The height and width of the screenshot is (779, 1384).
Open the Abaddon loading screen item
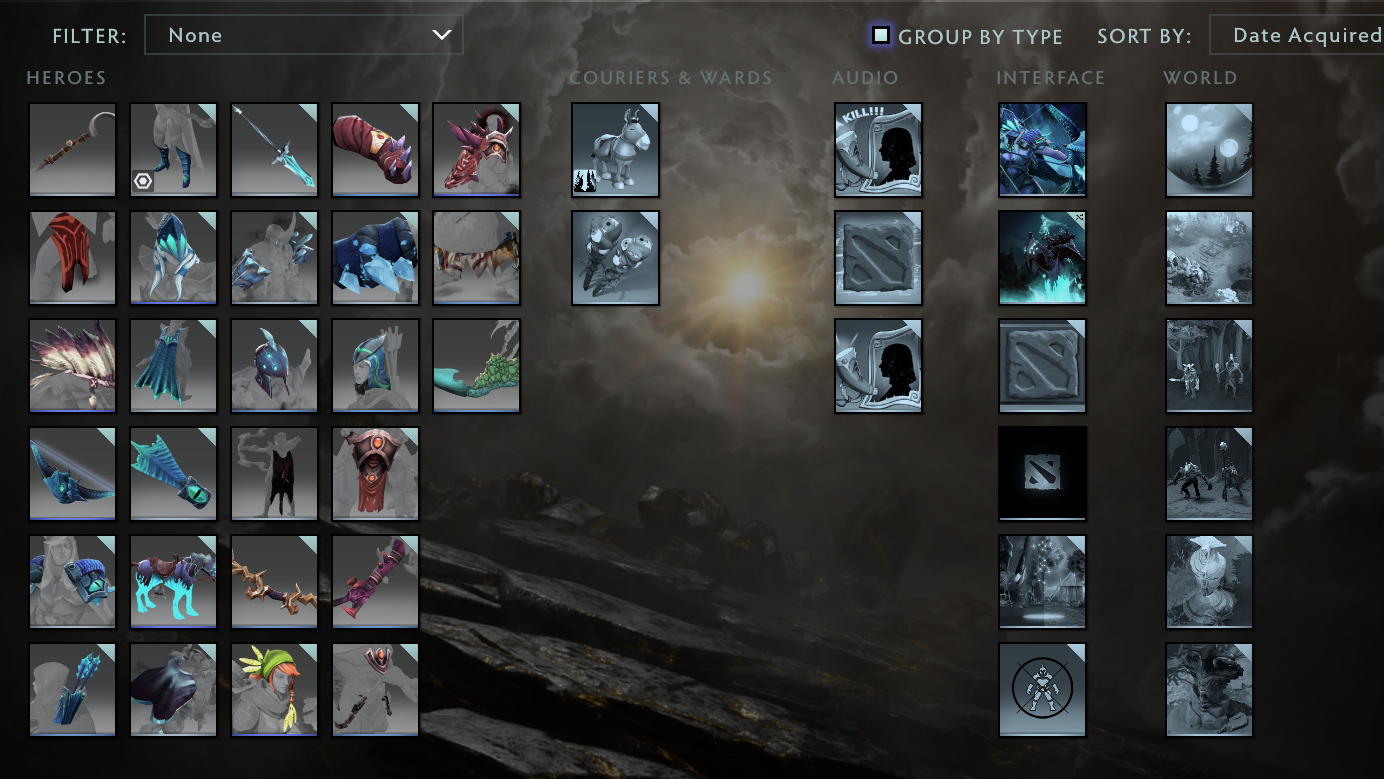[1042, 257]
